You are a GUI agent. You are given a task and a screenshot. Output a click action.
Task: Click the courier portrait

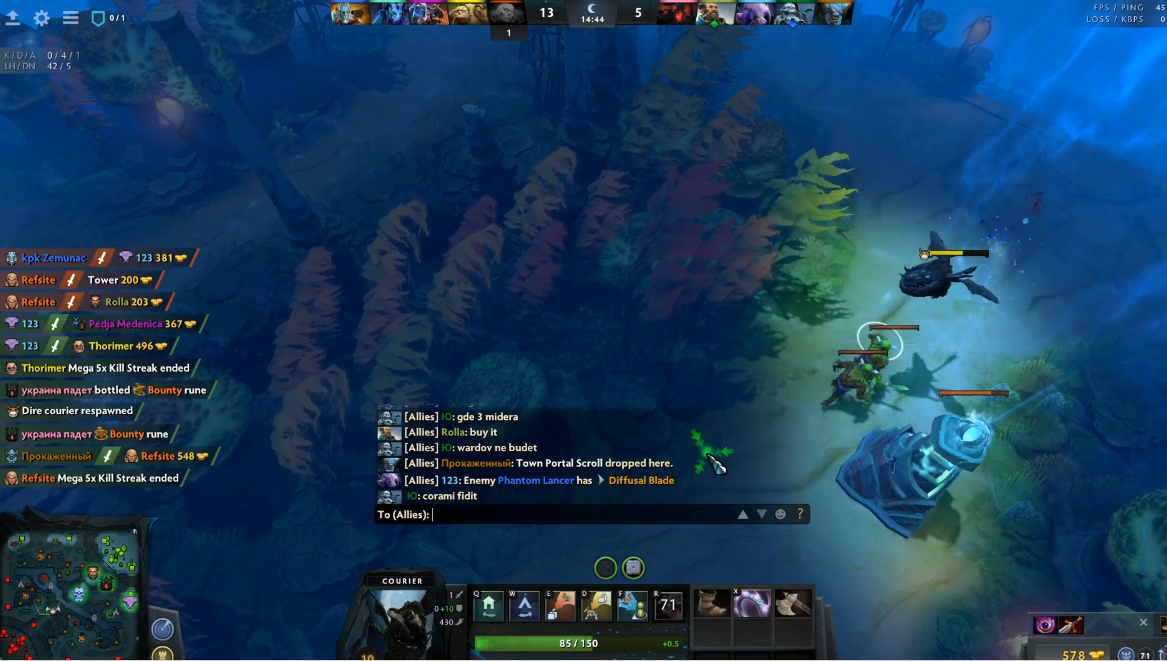[402, 620]
